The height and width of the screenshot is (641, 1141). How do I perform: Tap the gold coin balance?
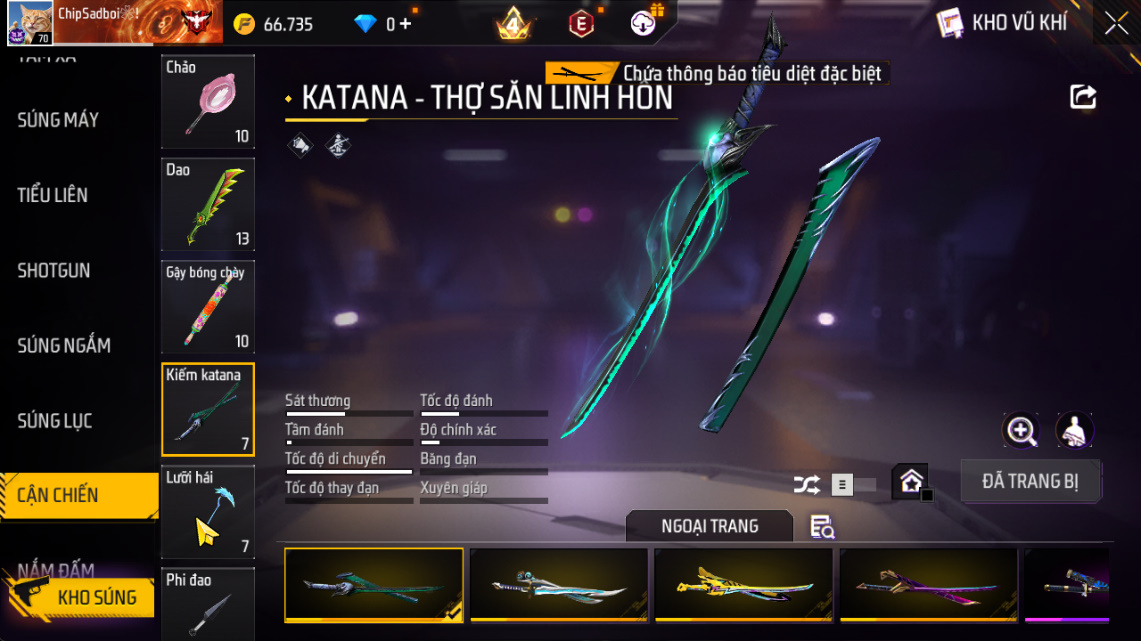(x=275, y=24)
